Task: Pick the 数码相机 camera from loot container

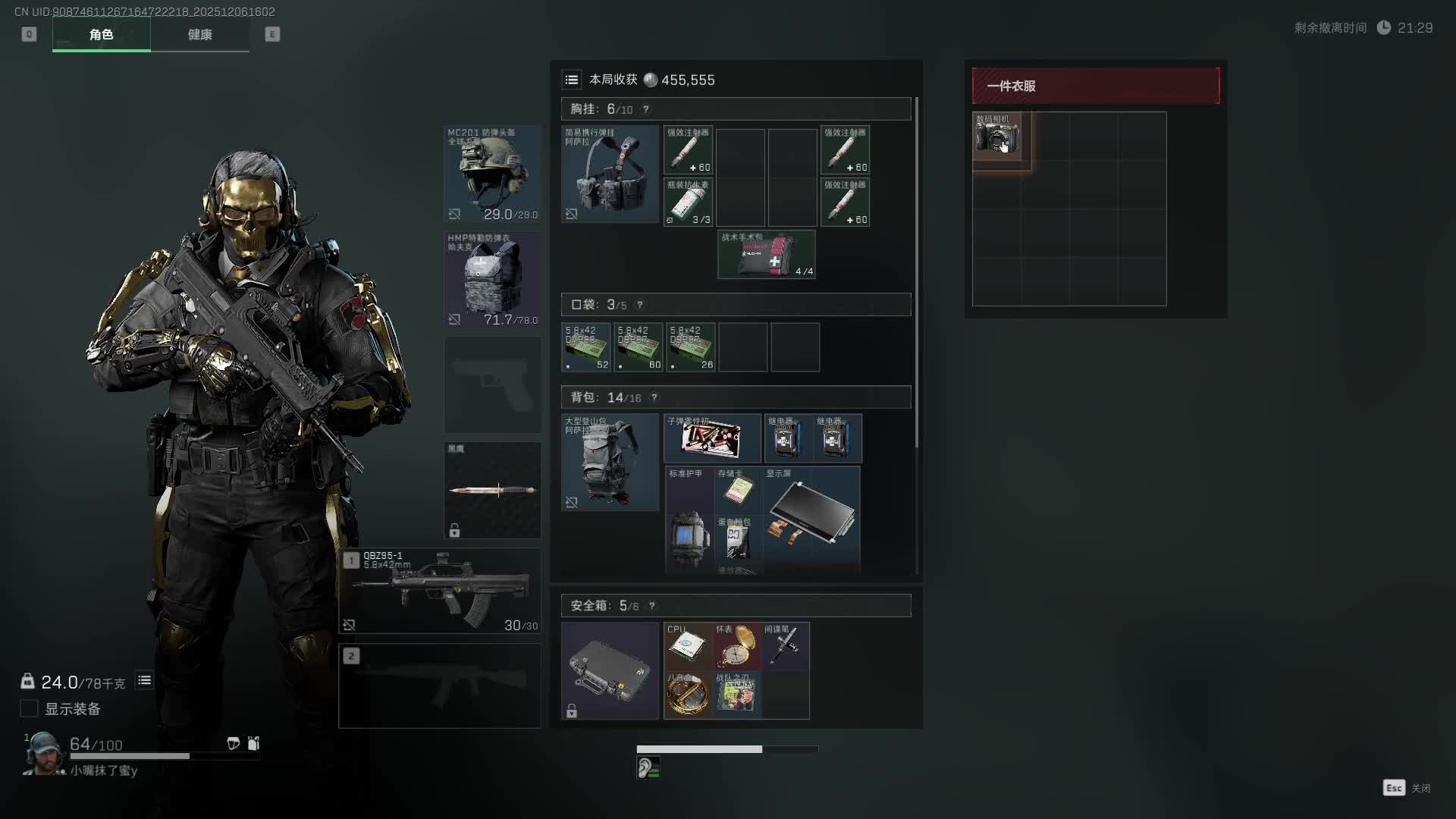Action: [x=996, y=136]
